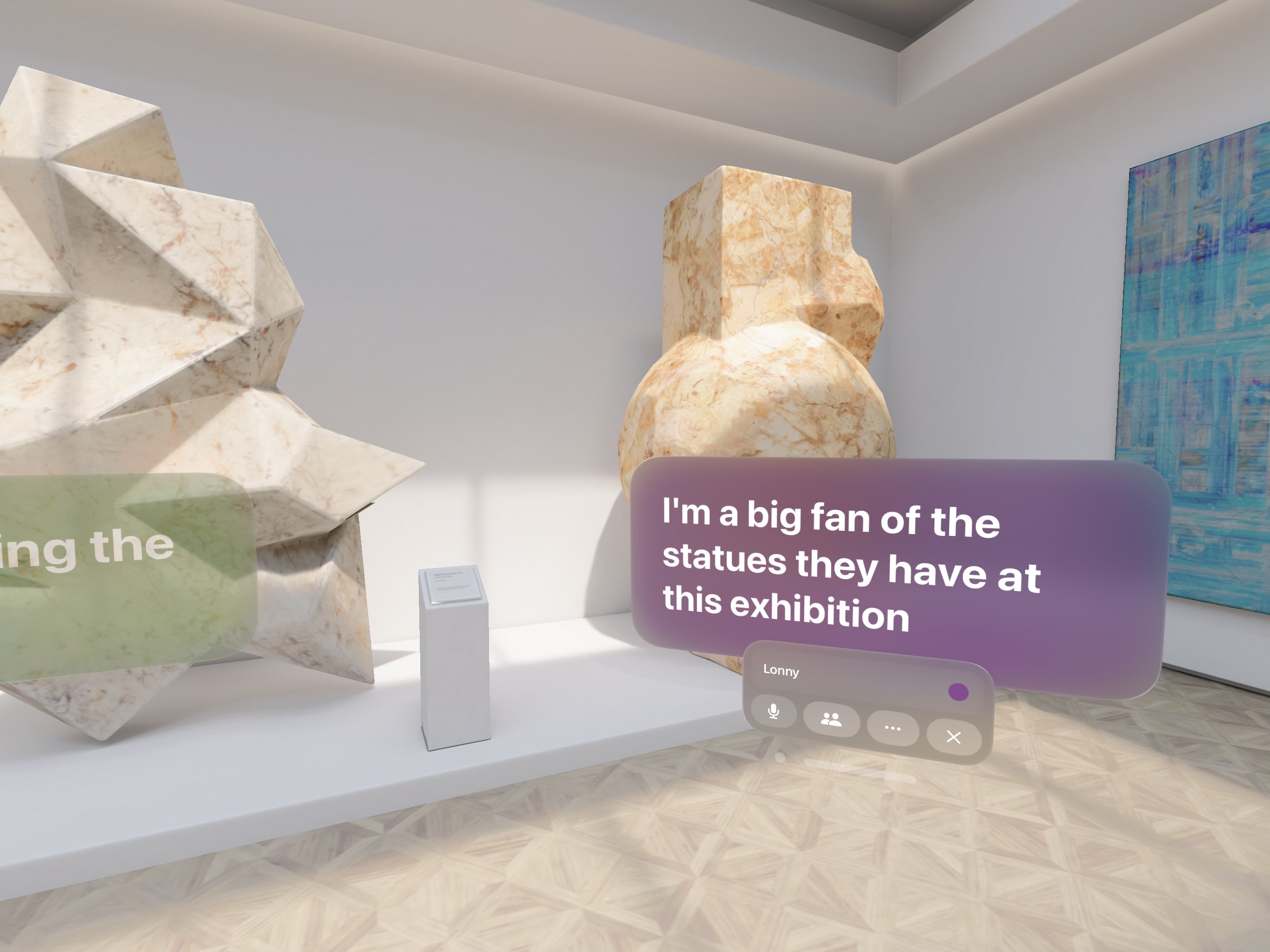Click the window grab bar below the panel

click(x=860, y=770)
